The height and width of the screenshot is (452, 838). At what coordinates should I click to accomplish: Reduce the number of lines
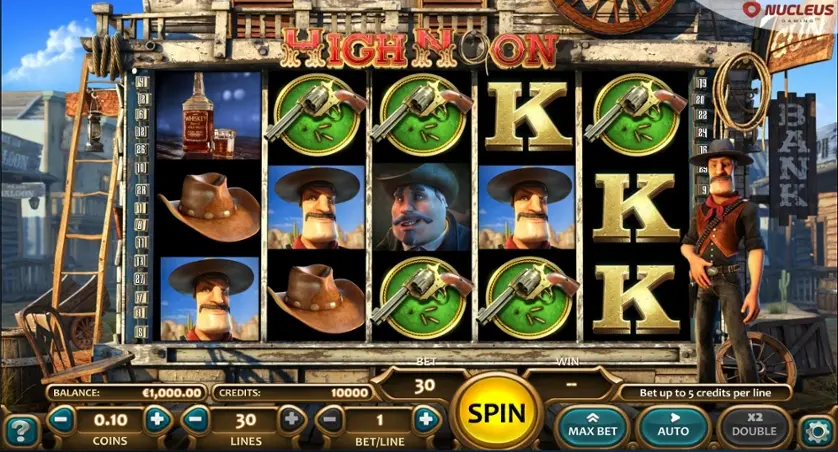click(196, 420)
